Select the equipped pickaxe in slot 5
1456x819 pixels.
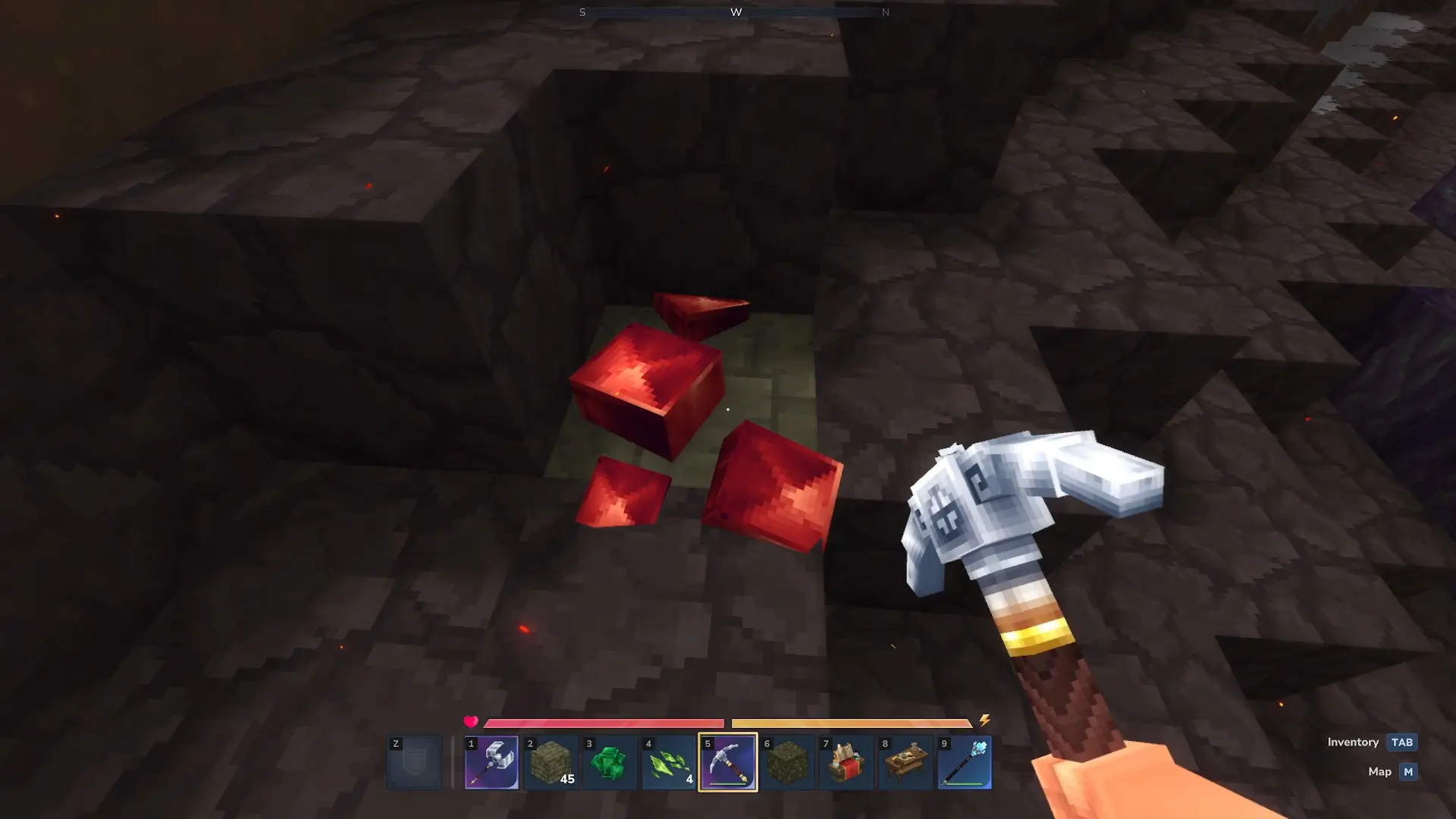click(728, 763)
